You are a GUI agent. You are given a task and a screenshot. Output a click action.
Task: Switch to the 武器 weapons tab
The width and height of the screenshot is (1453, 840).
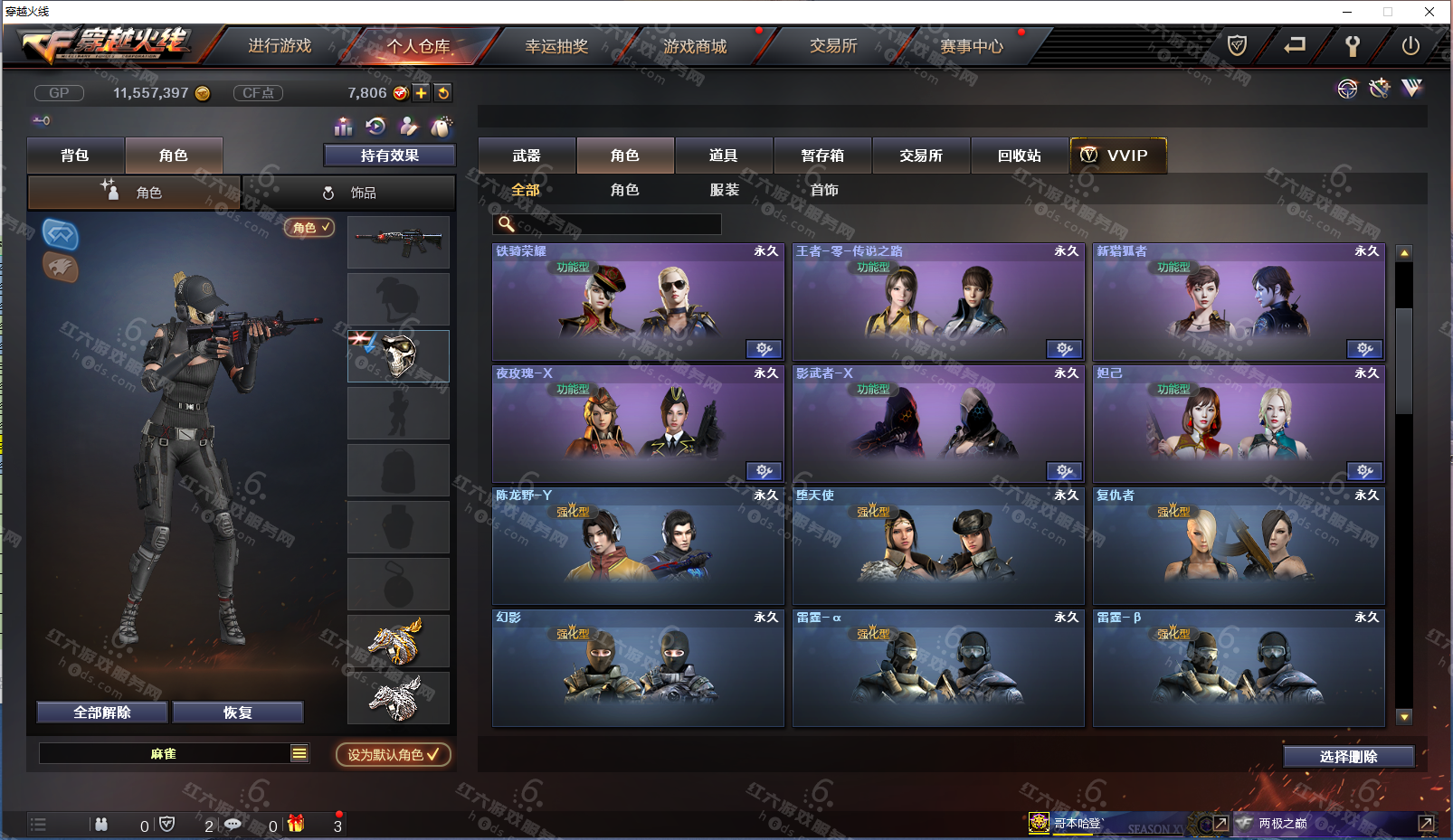tap(527, 156)
